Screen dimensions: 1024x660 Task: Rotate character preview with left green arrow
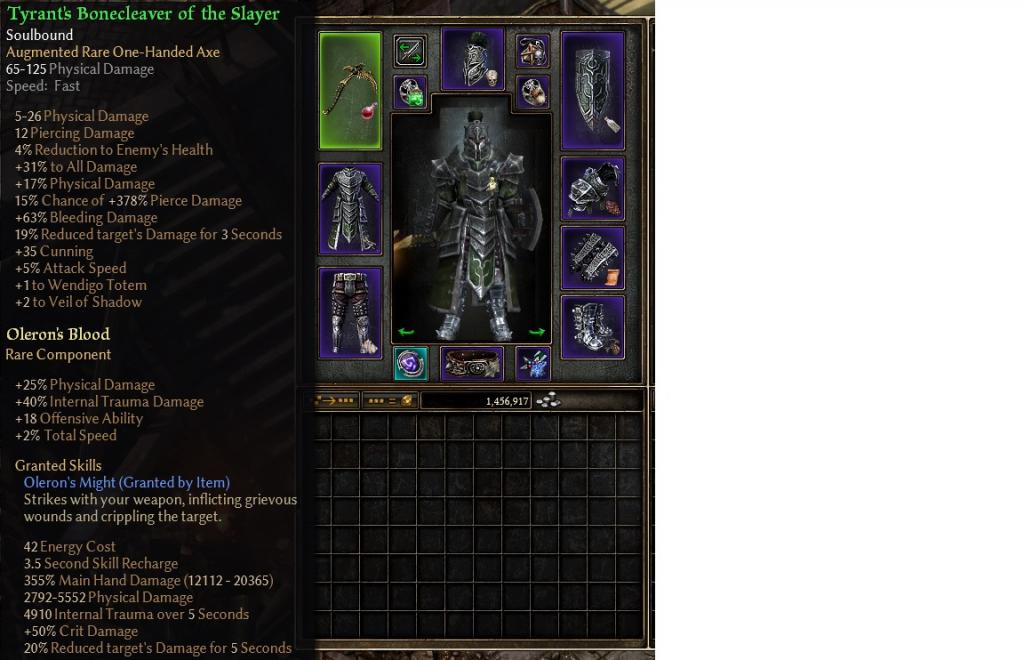[406, 332]
